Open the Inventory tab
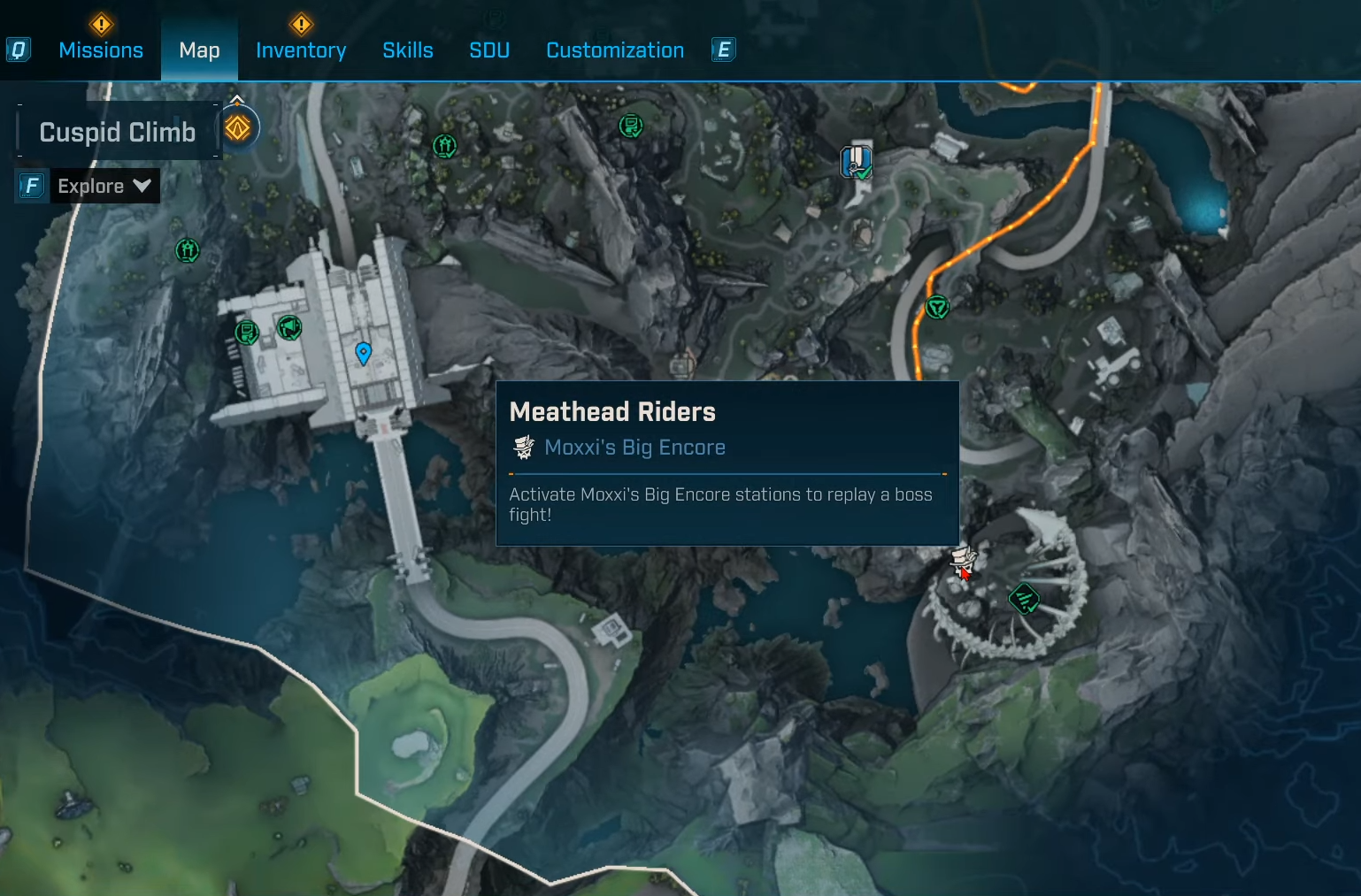1361x896 pixels. click(301, 50)
